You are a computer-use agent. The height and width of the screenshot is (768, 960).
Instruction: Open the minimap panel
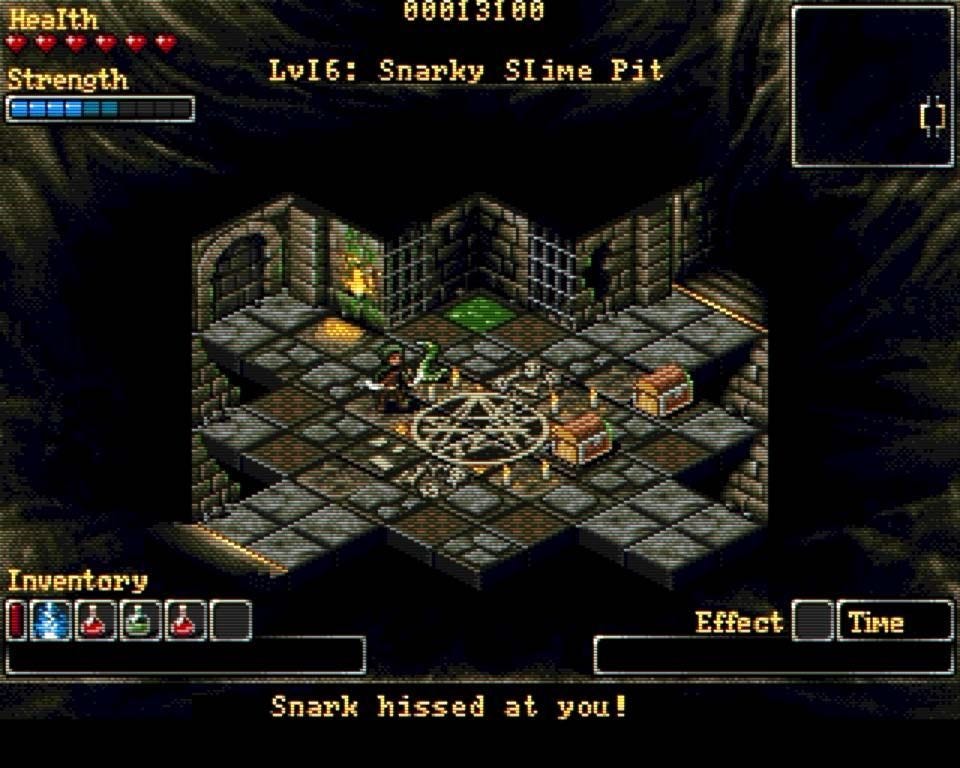click(x=873, y=86)
